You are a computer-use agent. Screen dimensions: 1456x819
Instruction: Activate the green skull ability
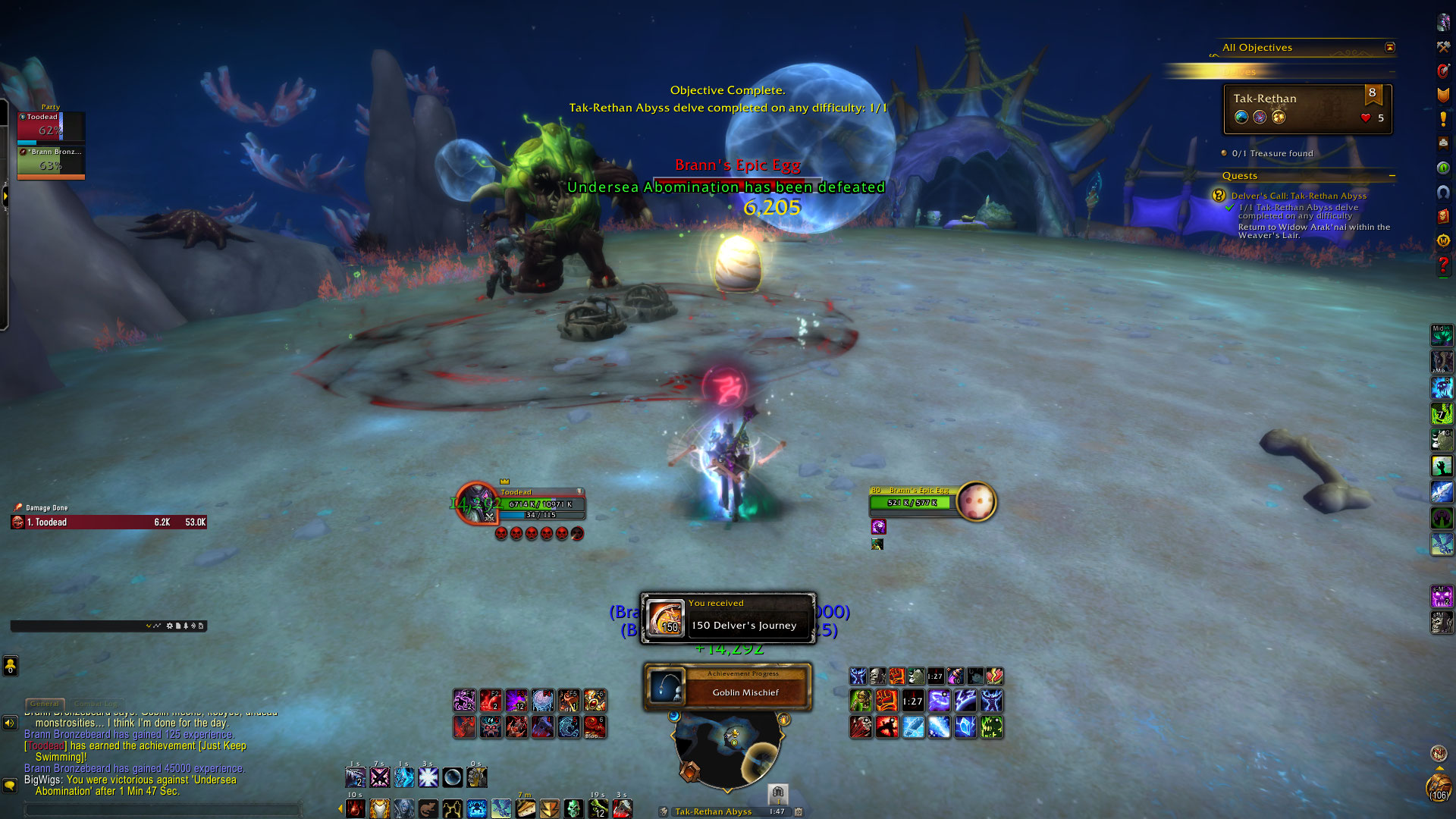click(x=573, y=809)
